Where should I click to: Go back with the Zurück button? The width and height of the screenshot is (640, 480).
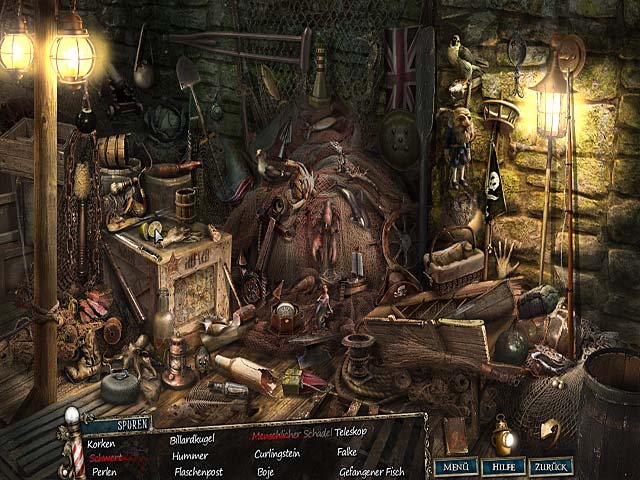551,466
